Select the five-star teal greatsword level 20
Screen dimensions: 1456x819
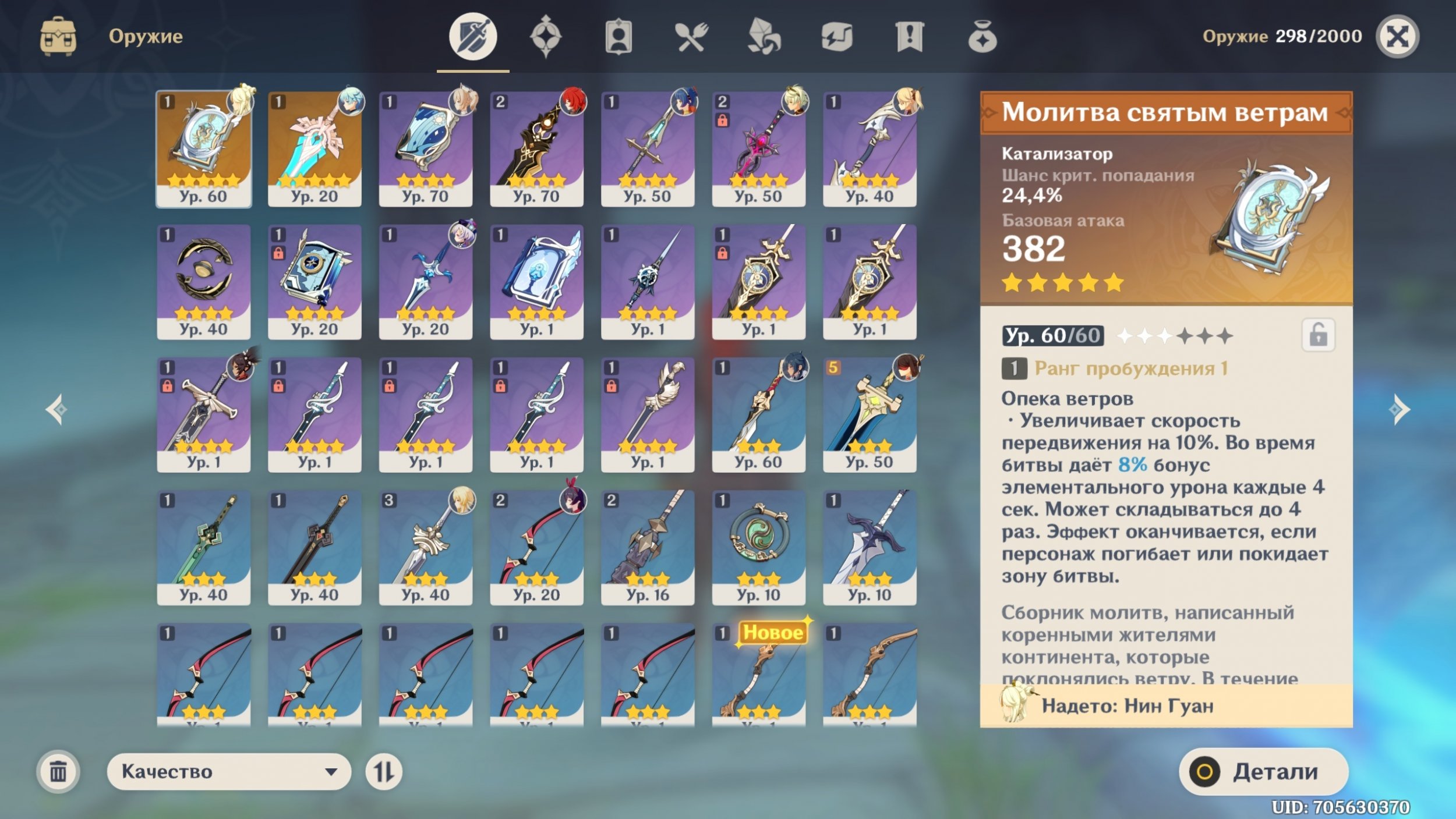[314, 148]
